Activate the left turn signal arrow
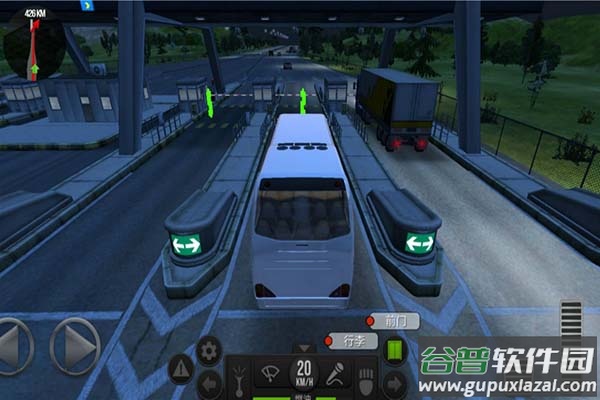The width and height of the screenshot is (600, 400). (x=210, y=382)
